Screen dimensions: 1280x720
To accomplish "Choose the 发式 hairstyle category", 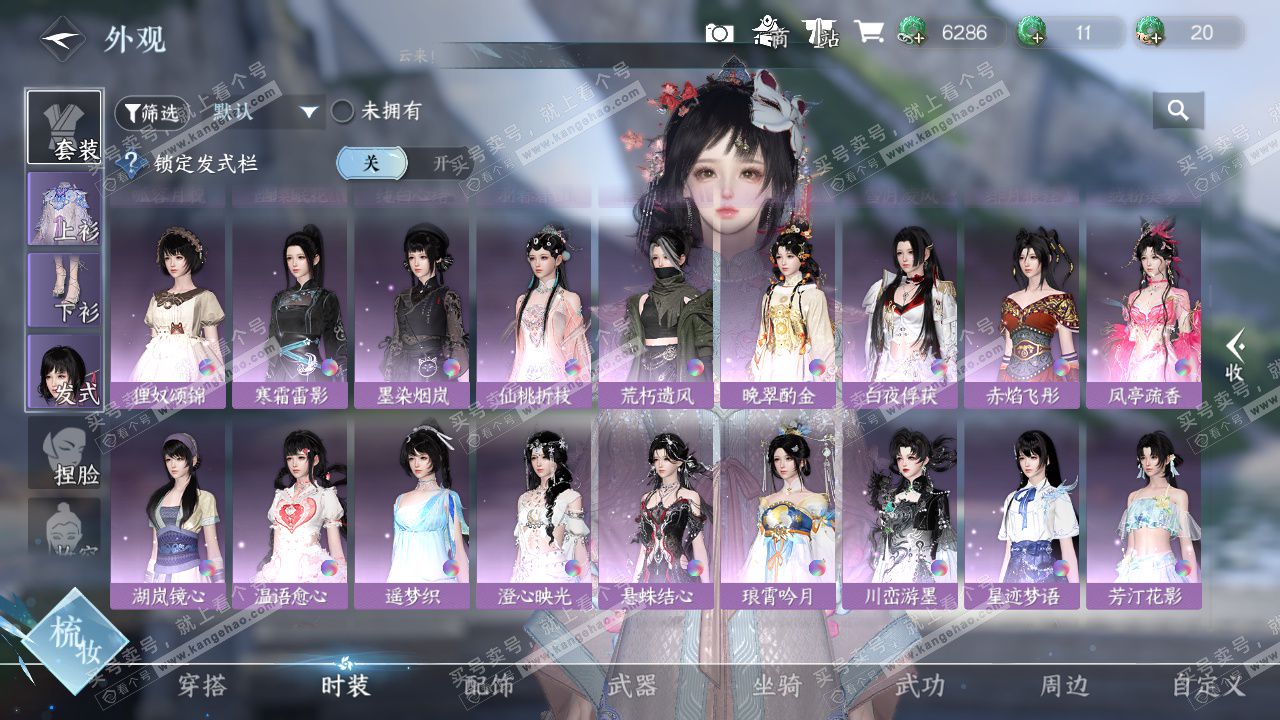I will tap(64, 371).
